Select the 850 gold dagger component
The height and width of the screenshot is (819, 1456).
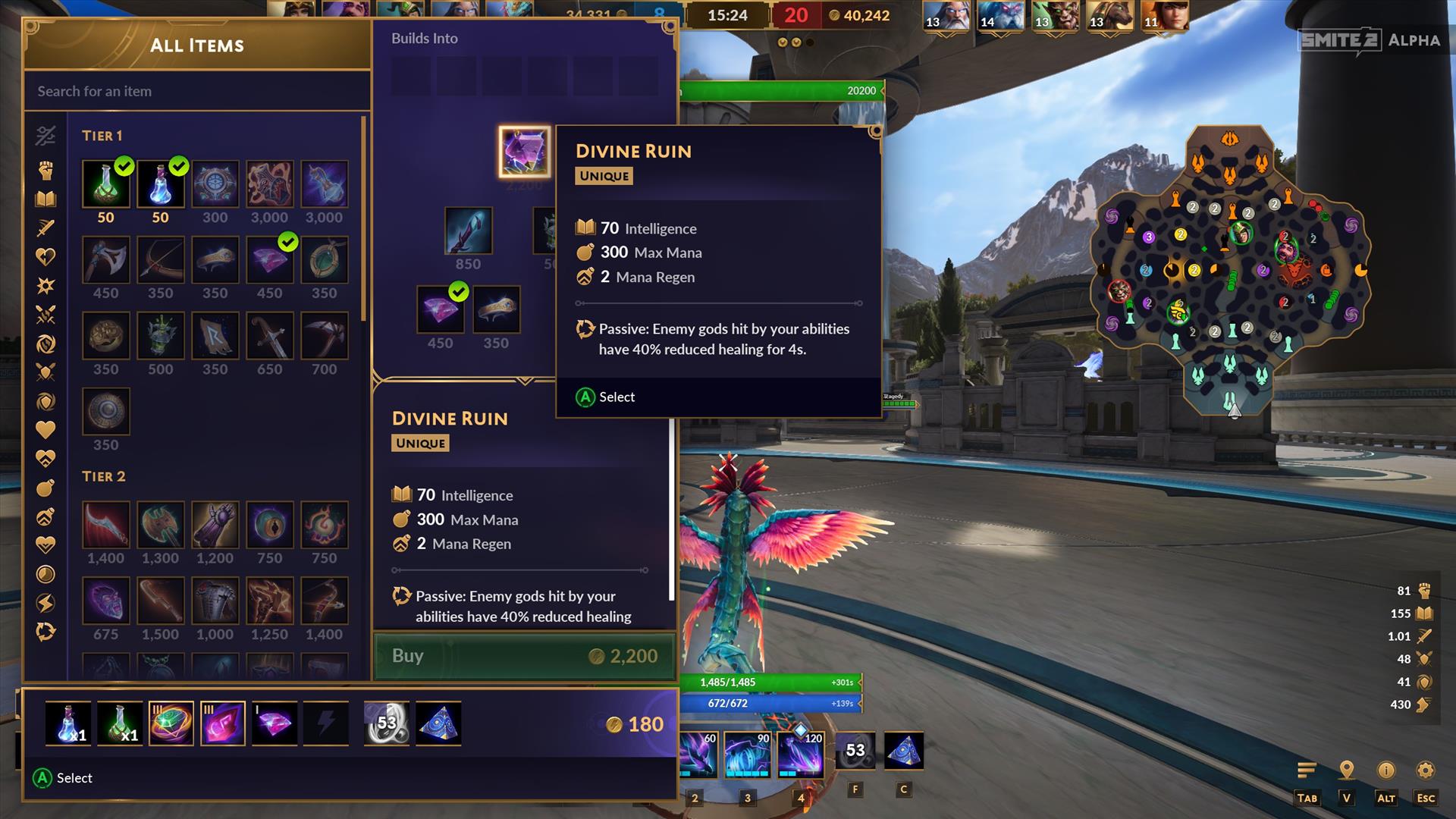click(x=468, y=231)
